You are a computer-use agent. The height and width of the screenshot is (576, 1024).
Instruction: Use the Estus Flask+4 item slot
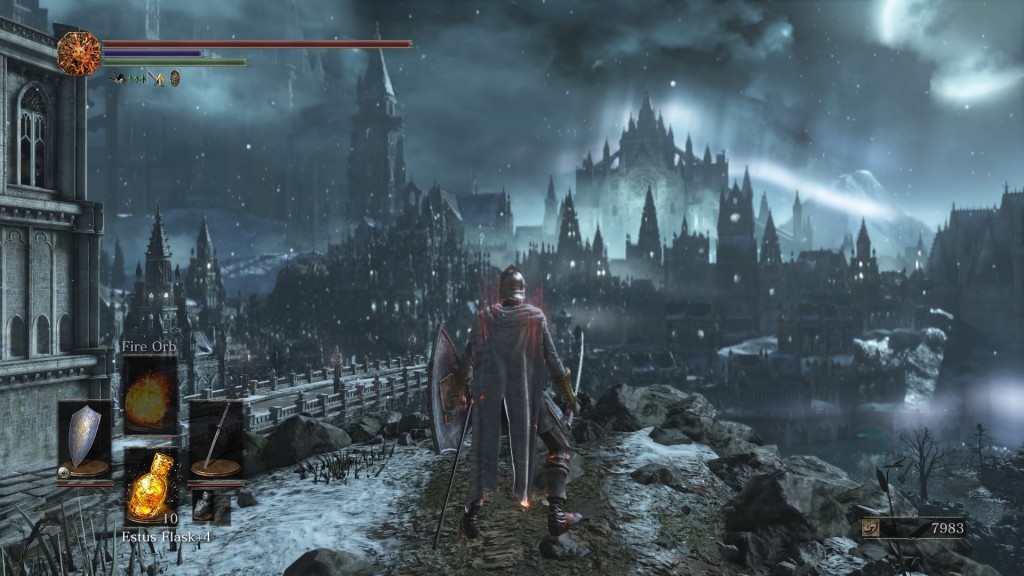150,484
